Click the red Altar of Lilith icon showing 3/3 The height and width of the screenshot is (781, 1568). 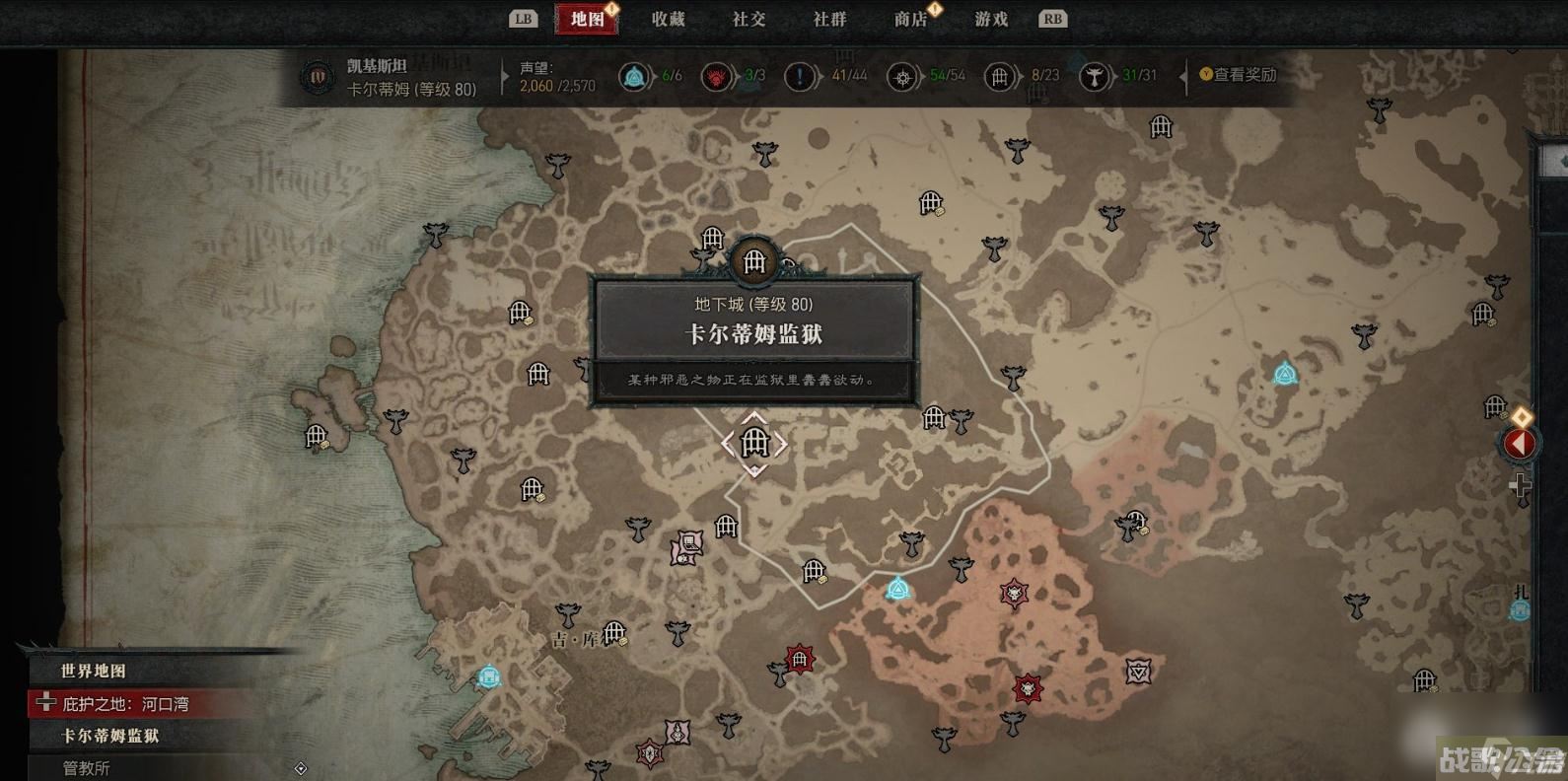(715, 75)
